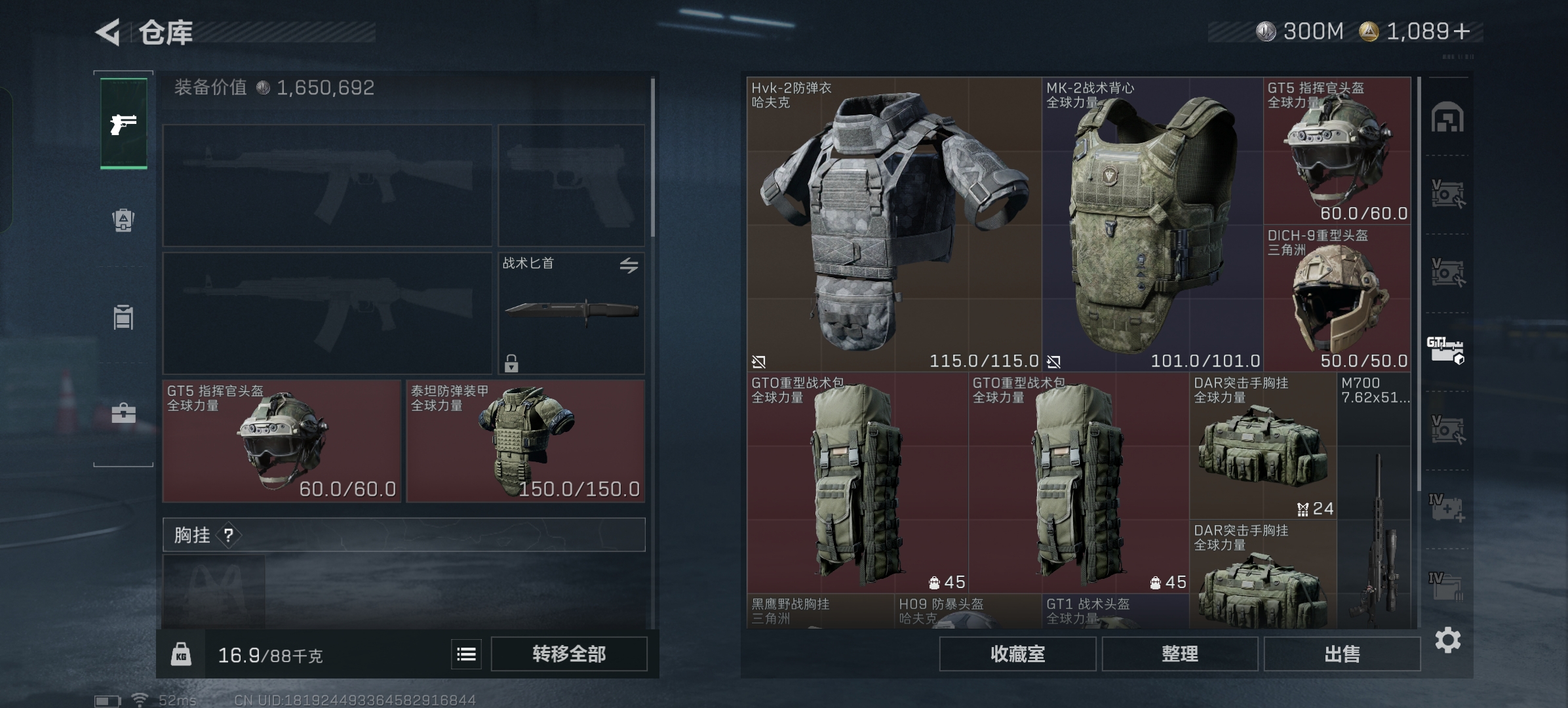Select the equipped 泰坦防弹装甲 armor slot
The width and height of the screenshot is (1568, 708).
pyautogui.click(x=525, y=441)
